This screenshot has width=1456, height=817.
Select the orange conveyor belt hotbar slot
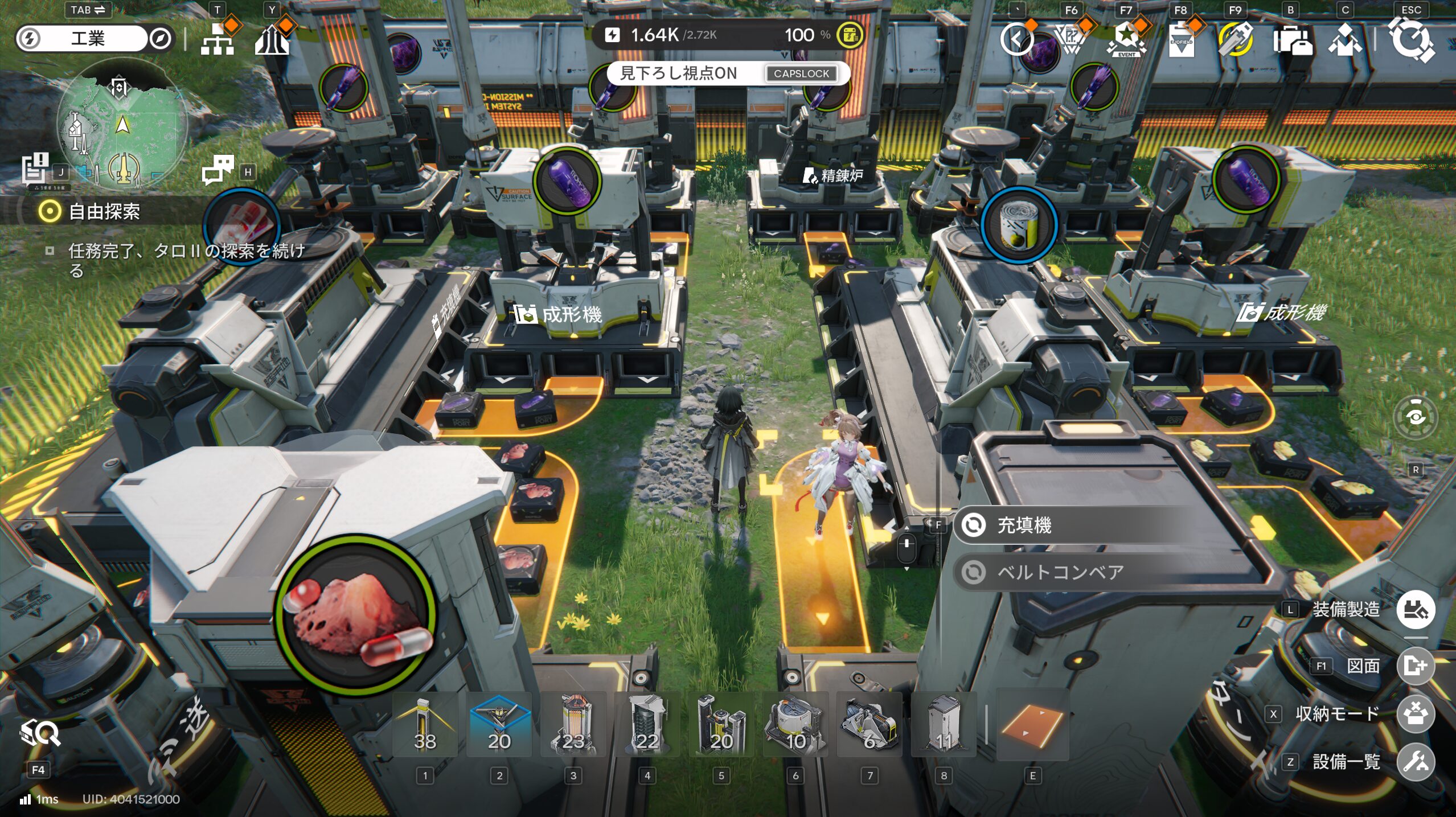(x=1032, y=725)
